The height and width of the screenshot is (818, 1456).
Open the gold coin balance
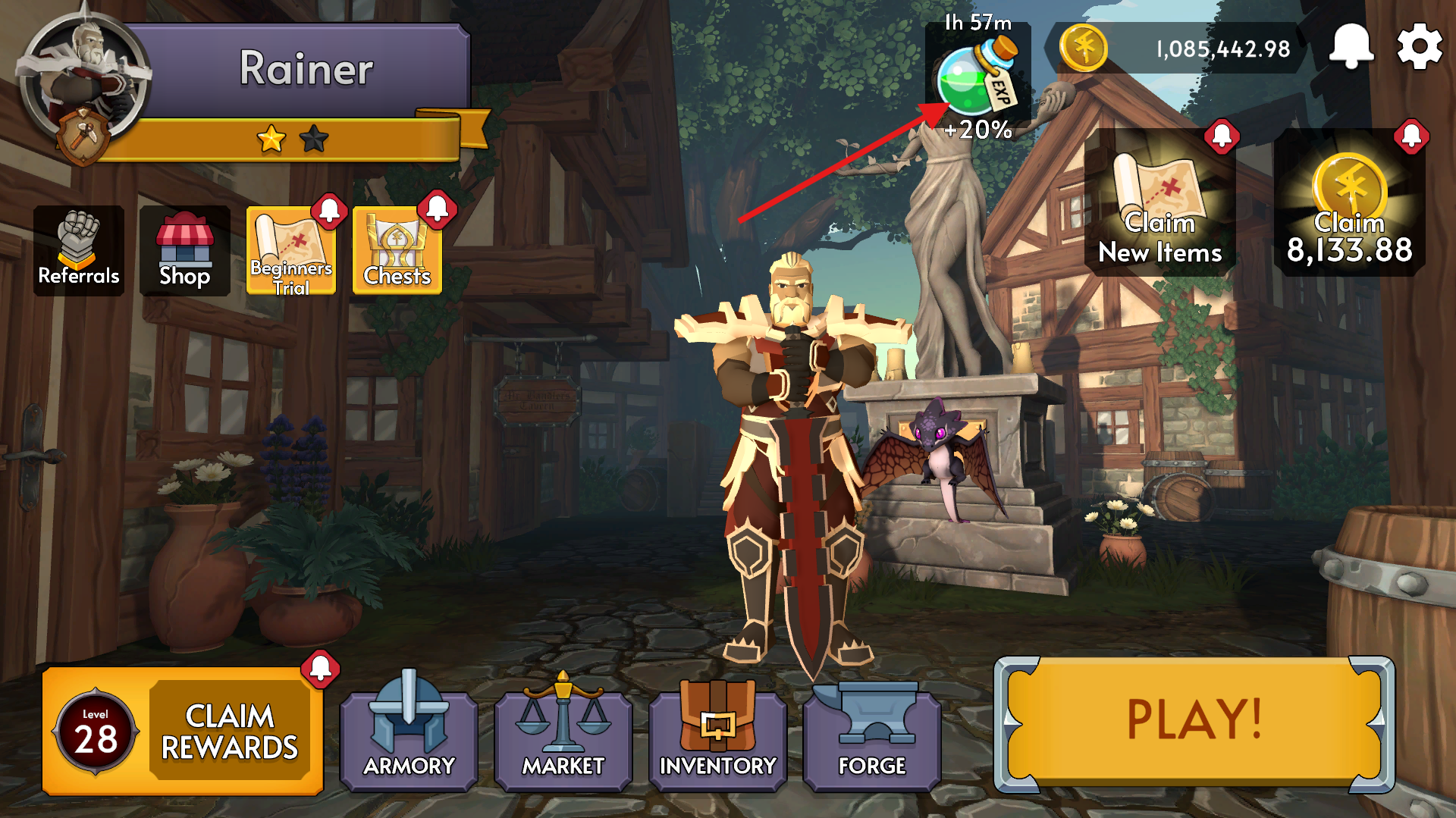(x=1175, y=49)
